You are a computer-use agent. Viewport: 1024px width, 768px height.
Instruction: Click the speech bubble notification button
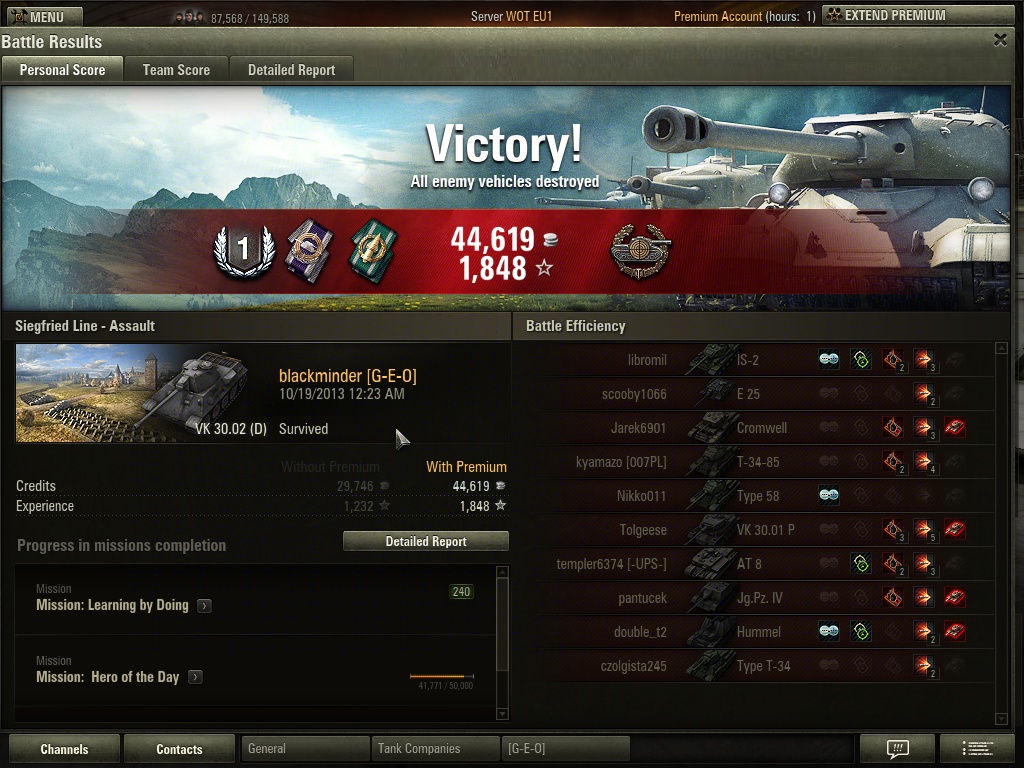(x=897, y=748)
